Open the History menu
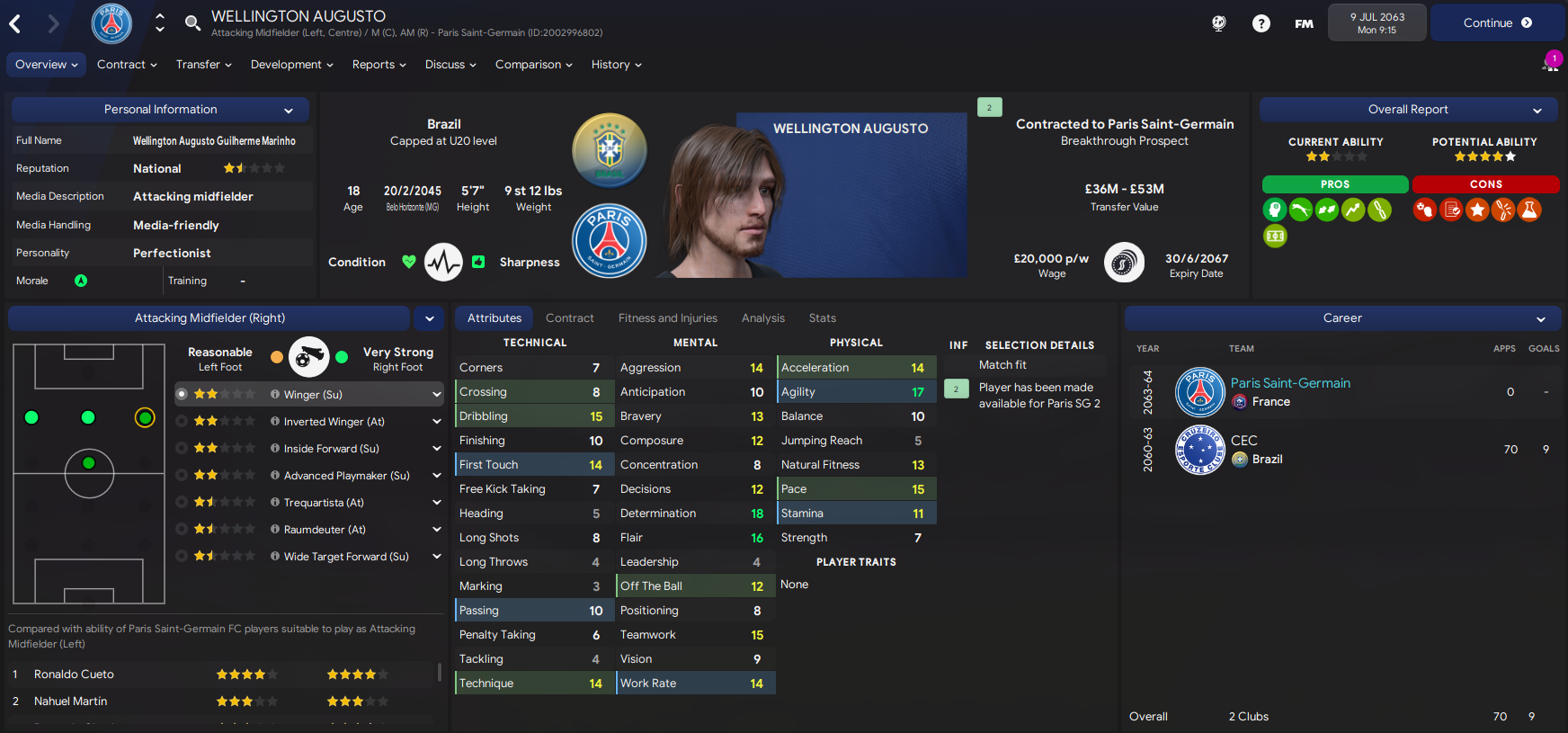 (616, 65)
